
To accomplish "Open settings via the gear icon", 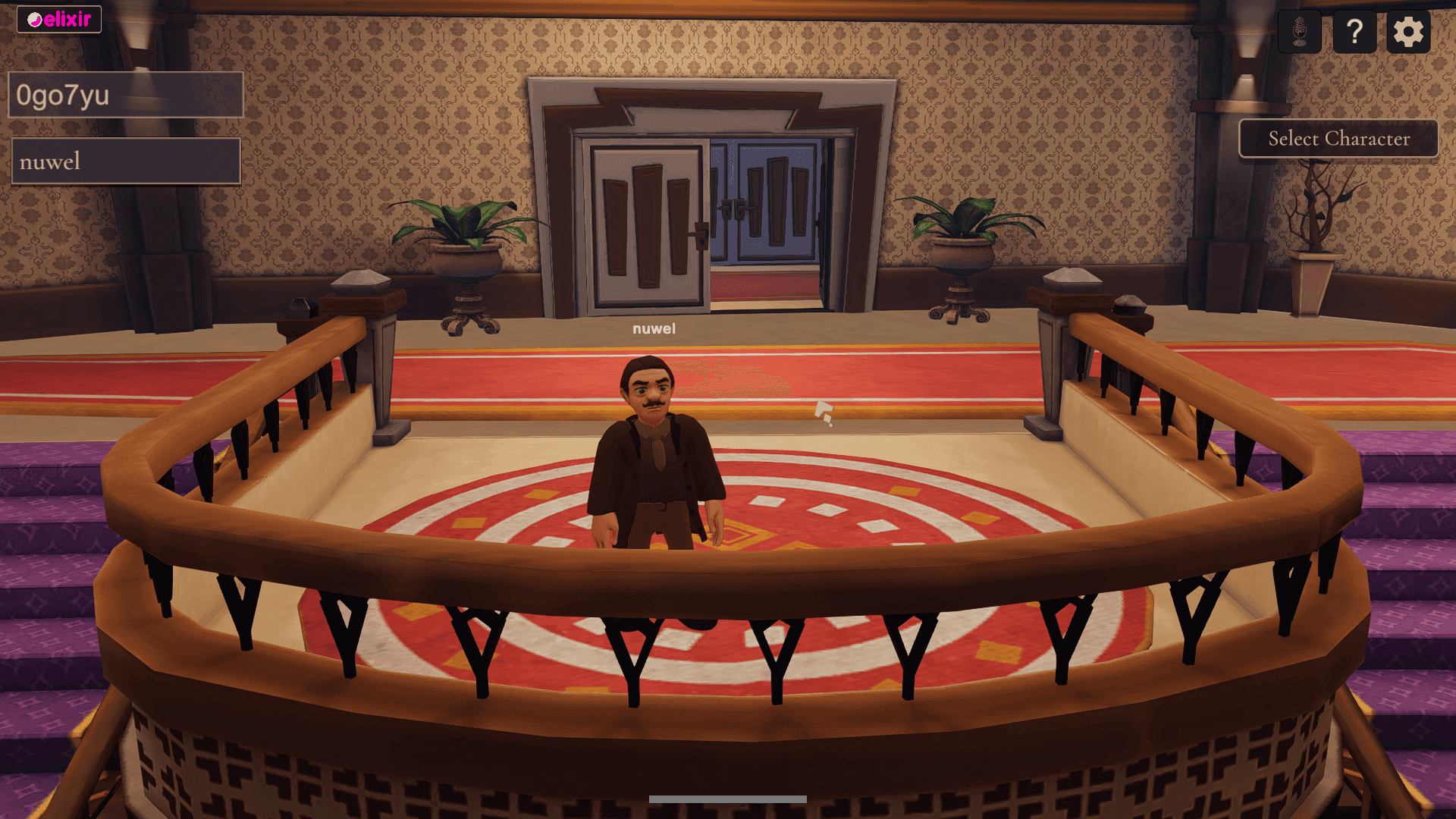I will (1408, 32).
